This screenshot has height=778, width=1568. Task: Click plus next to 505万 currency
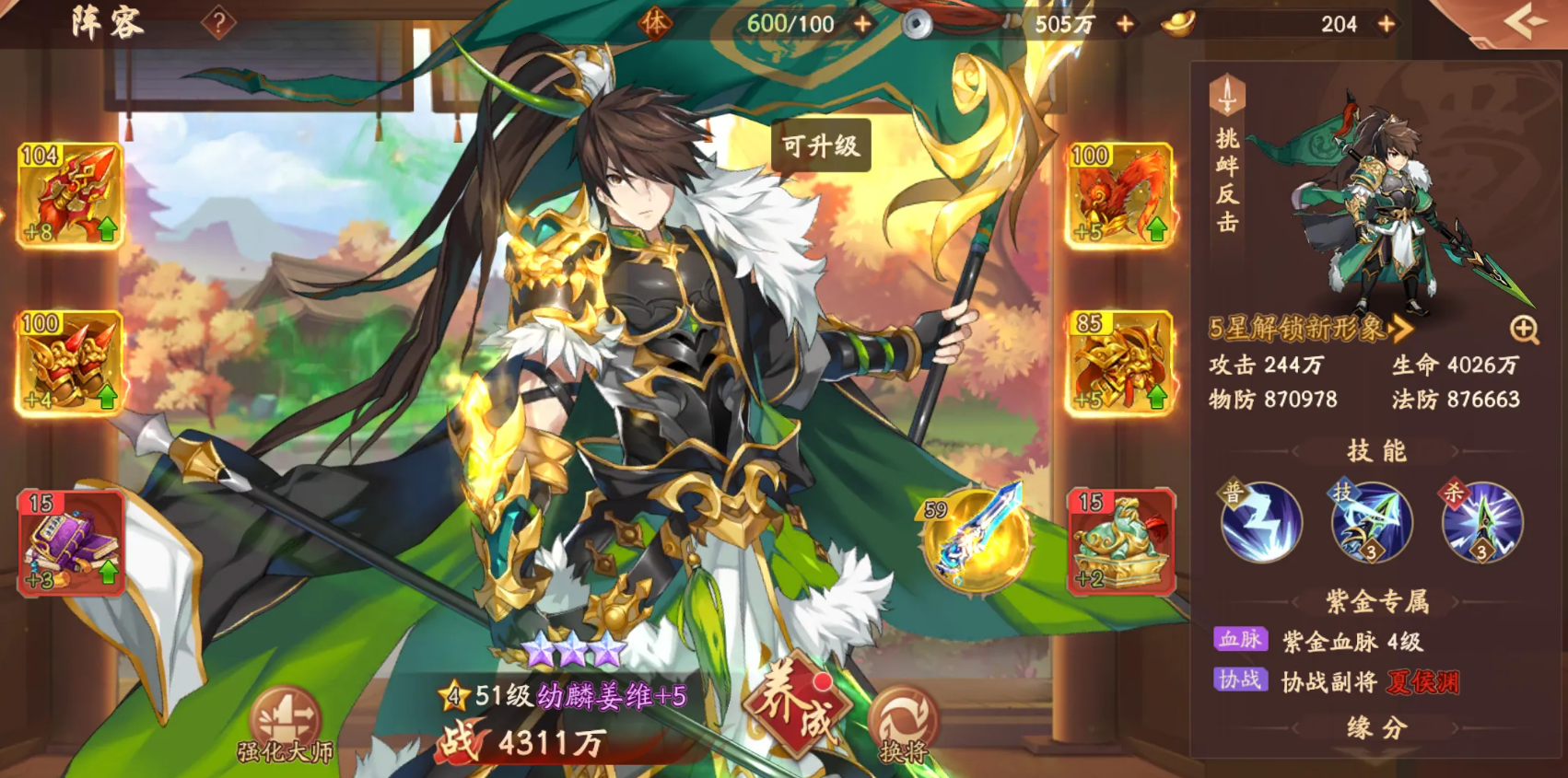pos(1123,24)
